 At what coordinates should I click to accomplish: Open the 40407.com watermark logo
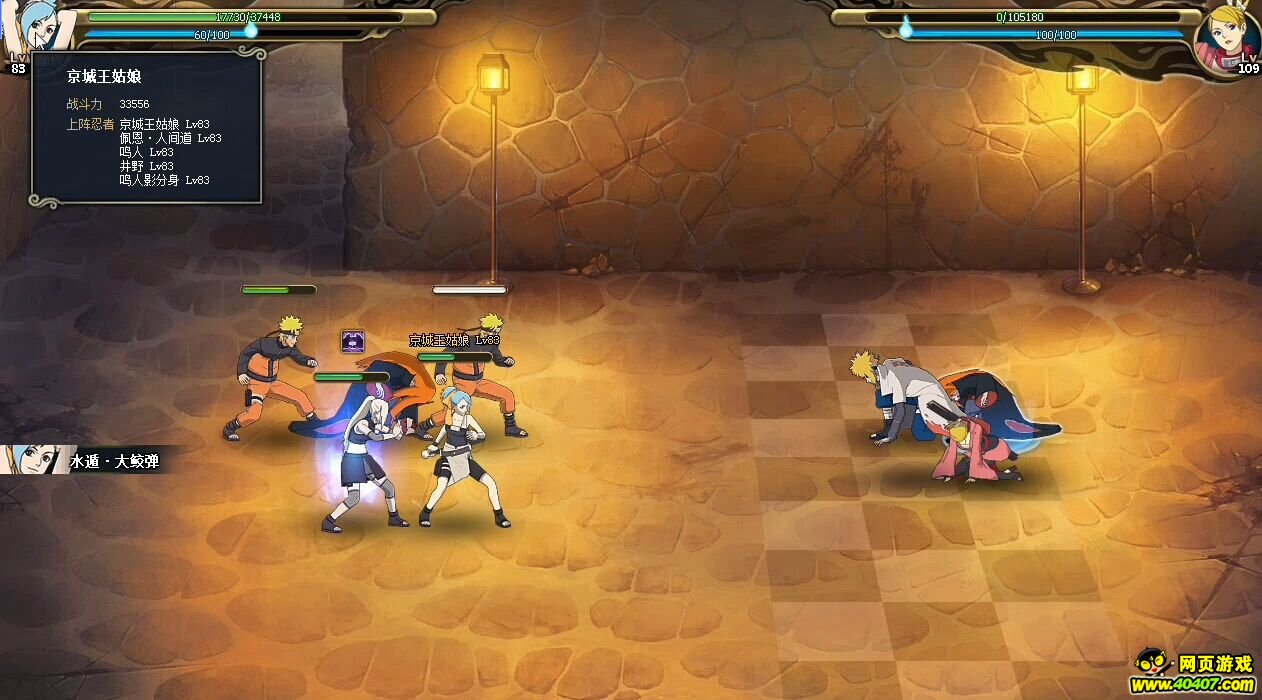coord(1195,673)
